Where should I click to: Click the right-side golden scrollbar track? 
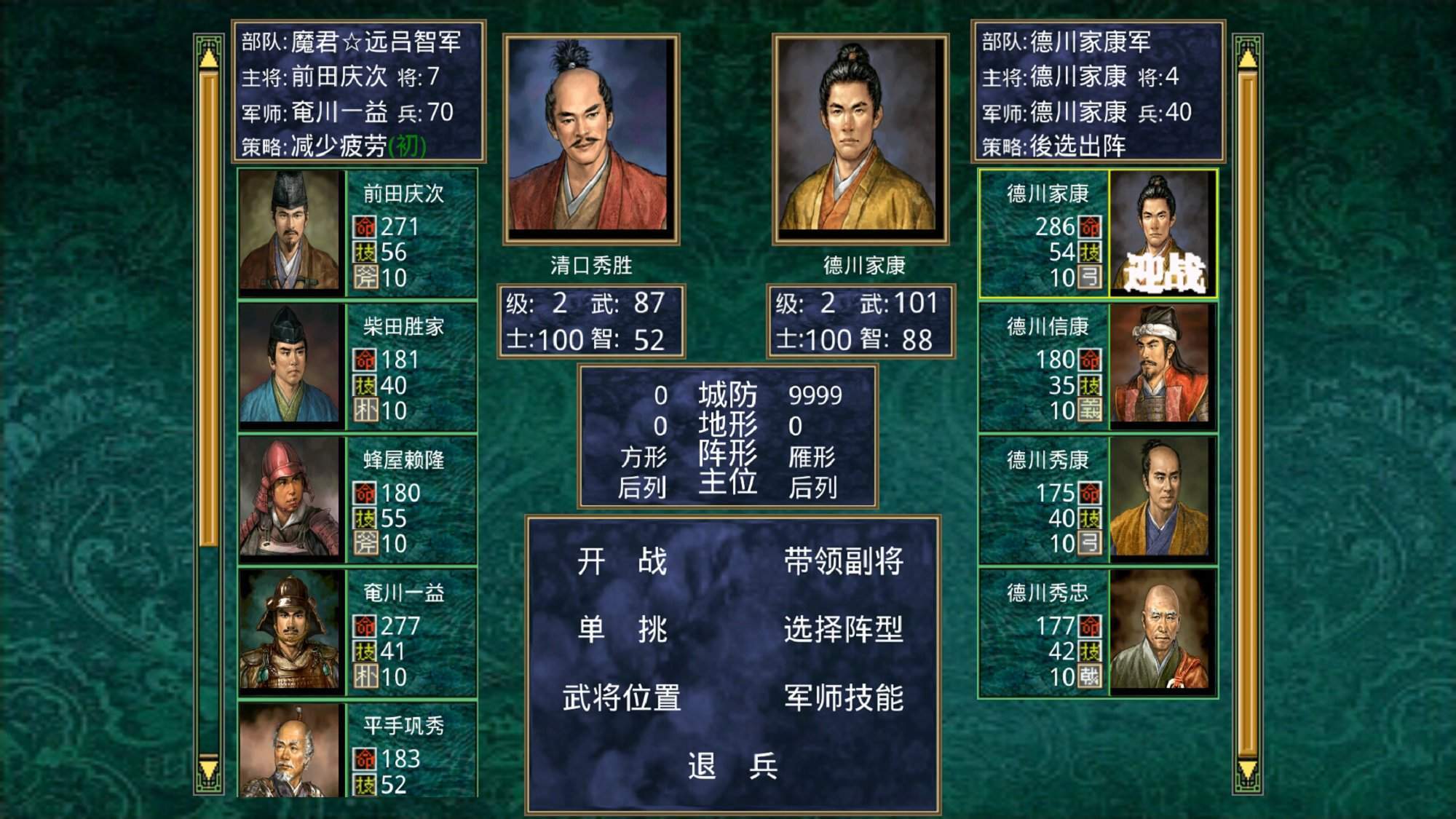point(1247,408)
